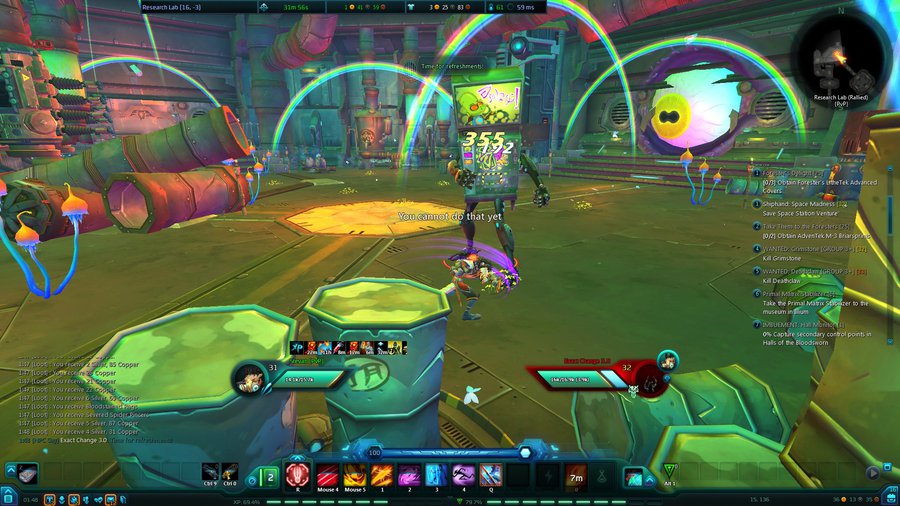Trigger the ability in slot 1
This screenshot has width=900, height=506.
(x=381, y=474)
